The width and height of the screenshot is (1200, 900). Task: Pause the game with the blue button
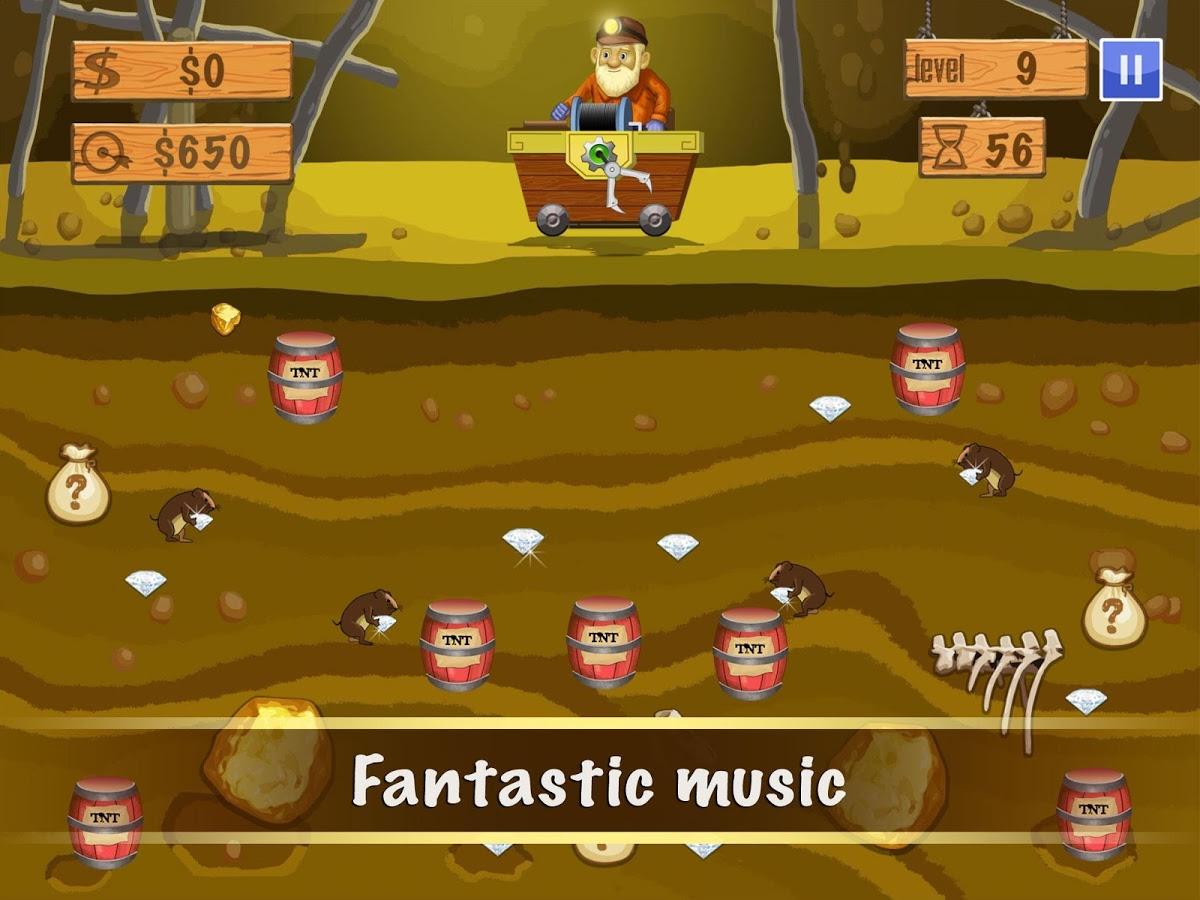pos(1131,69)
